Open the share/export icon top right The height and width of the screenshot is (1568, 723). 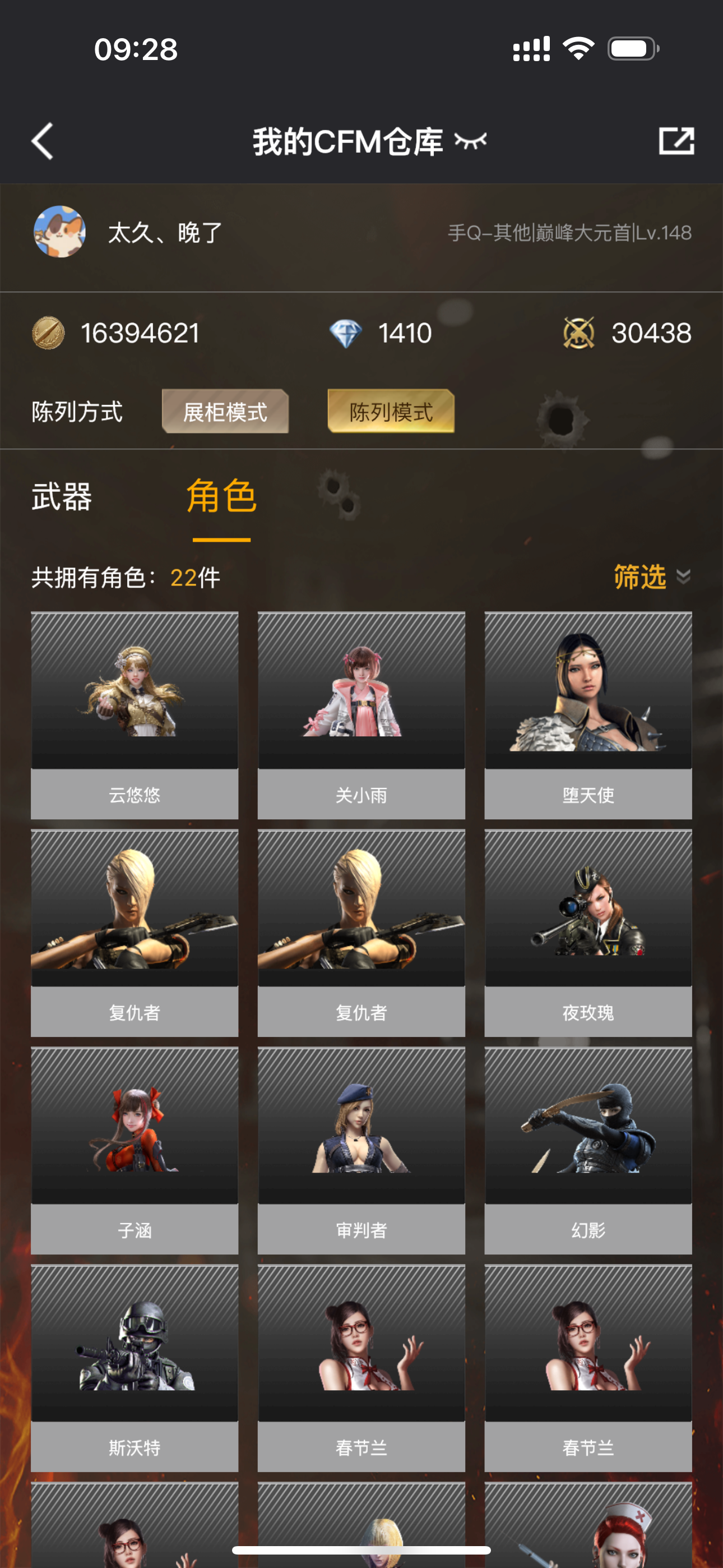coord(678,140)
